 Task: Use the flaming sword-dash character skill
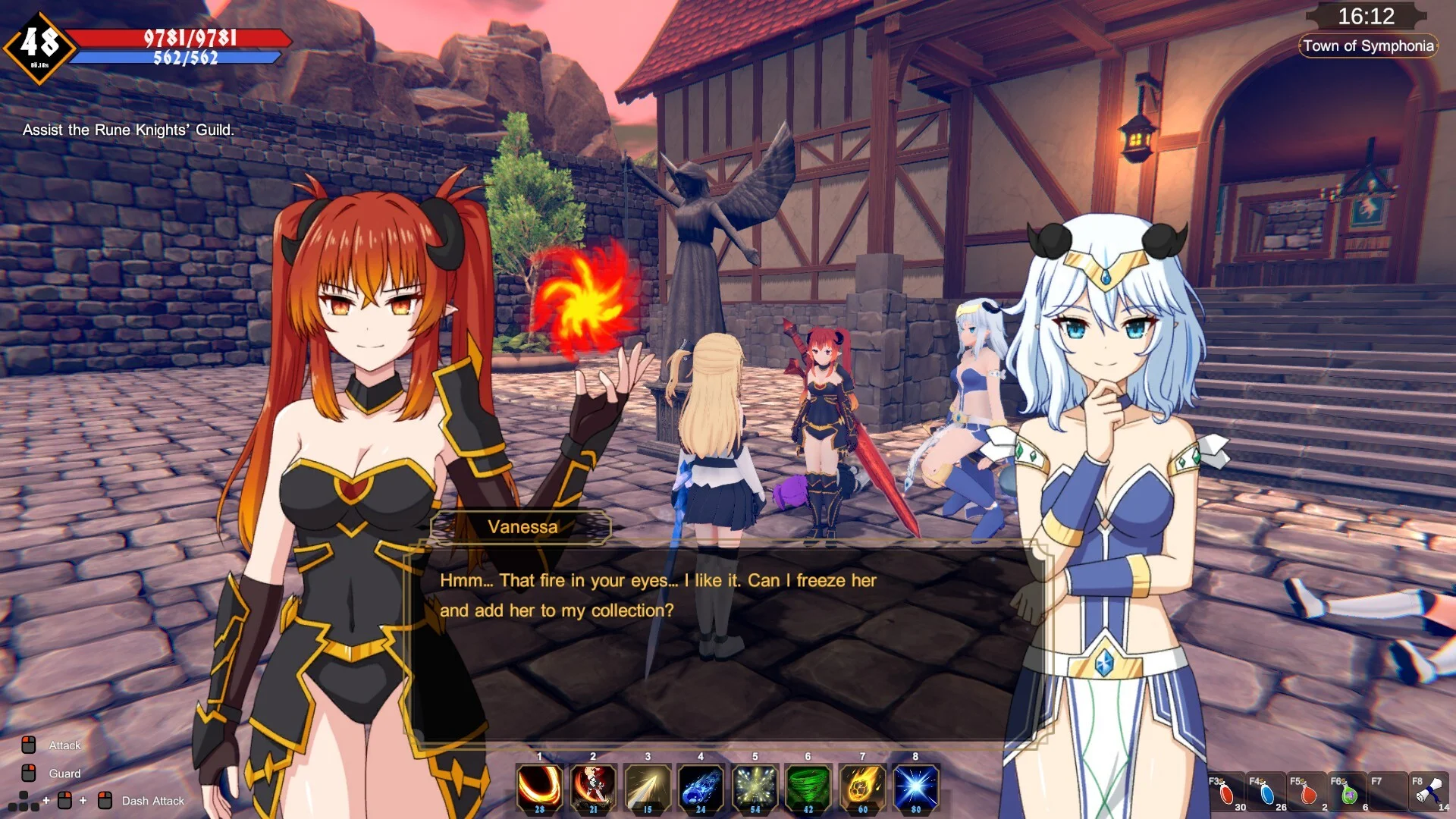593,787
